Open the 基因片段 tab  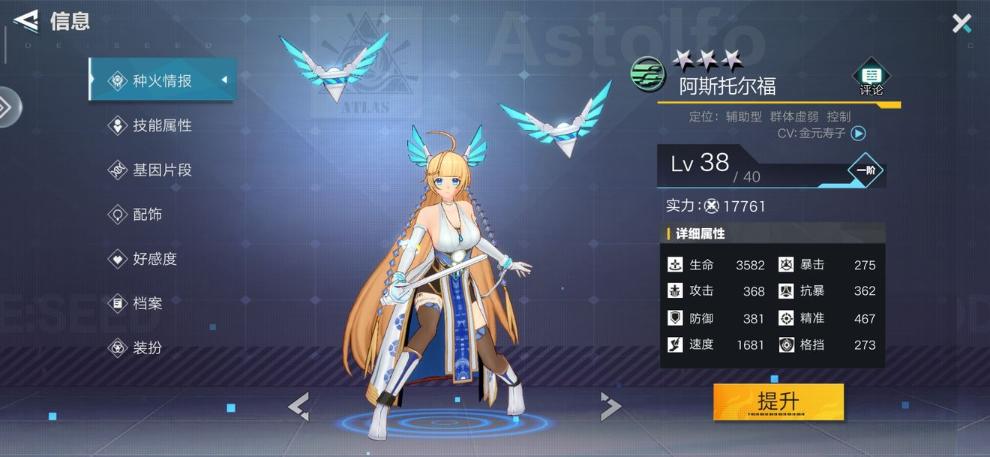(x=162, y=170)
